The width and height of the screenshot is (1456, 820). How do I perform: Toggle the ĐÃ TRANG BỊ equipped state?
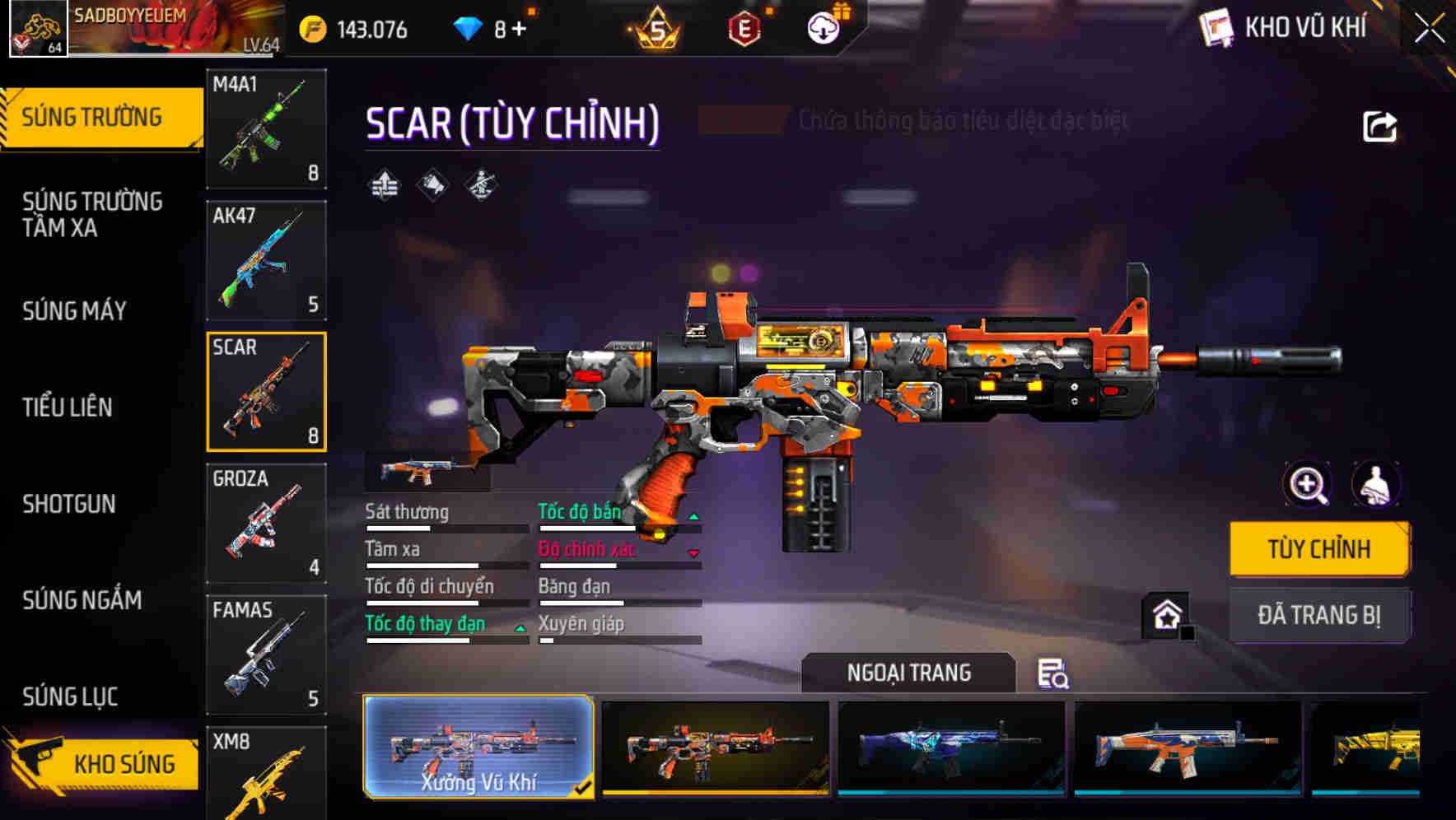click(x=1319, y=616)
